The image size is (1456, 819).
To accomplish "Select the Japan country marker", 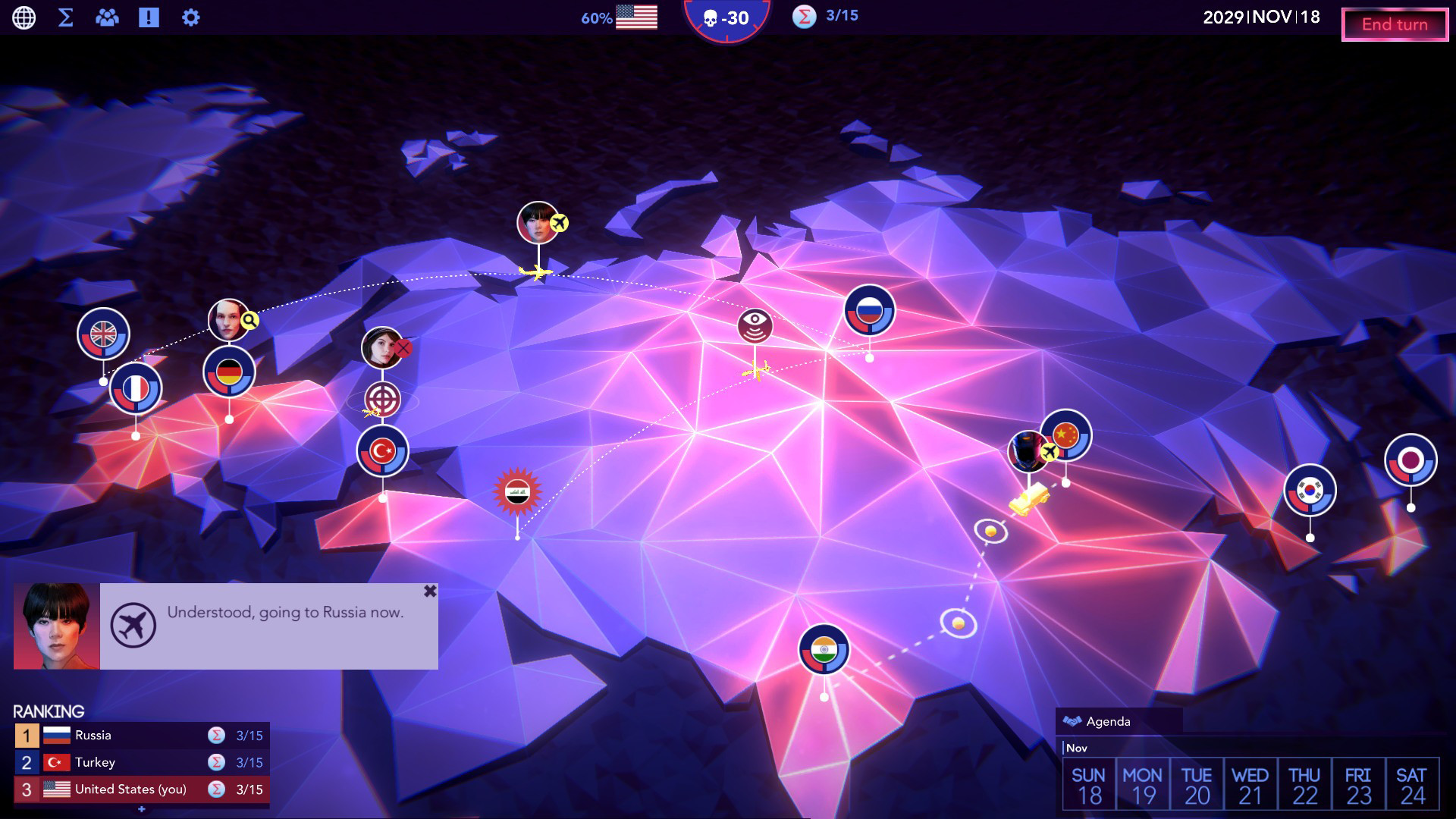I will [x=1410, y=460].
